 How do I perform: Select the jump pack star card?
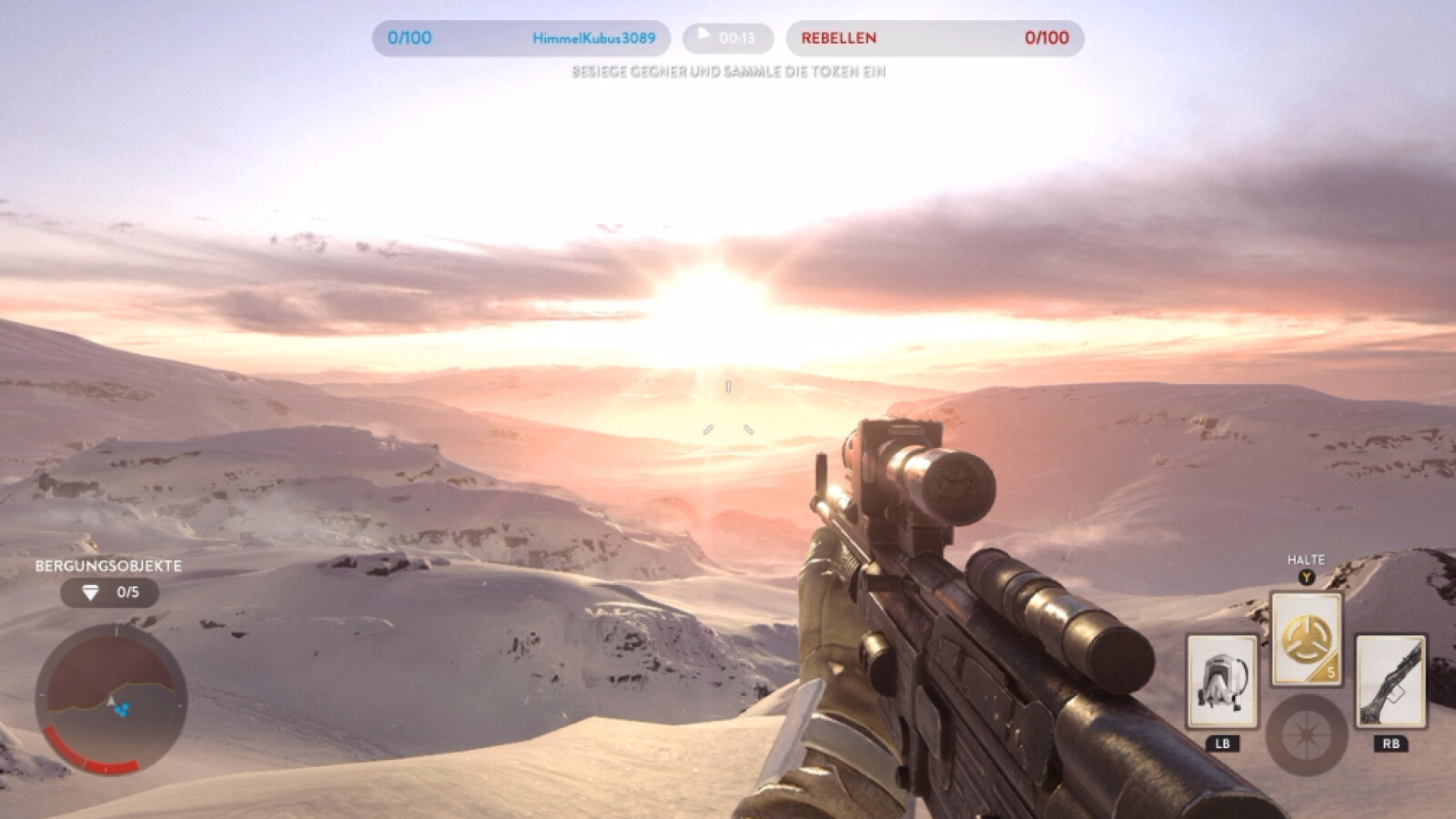pyautogui.click(x=1222, y=682)
